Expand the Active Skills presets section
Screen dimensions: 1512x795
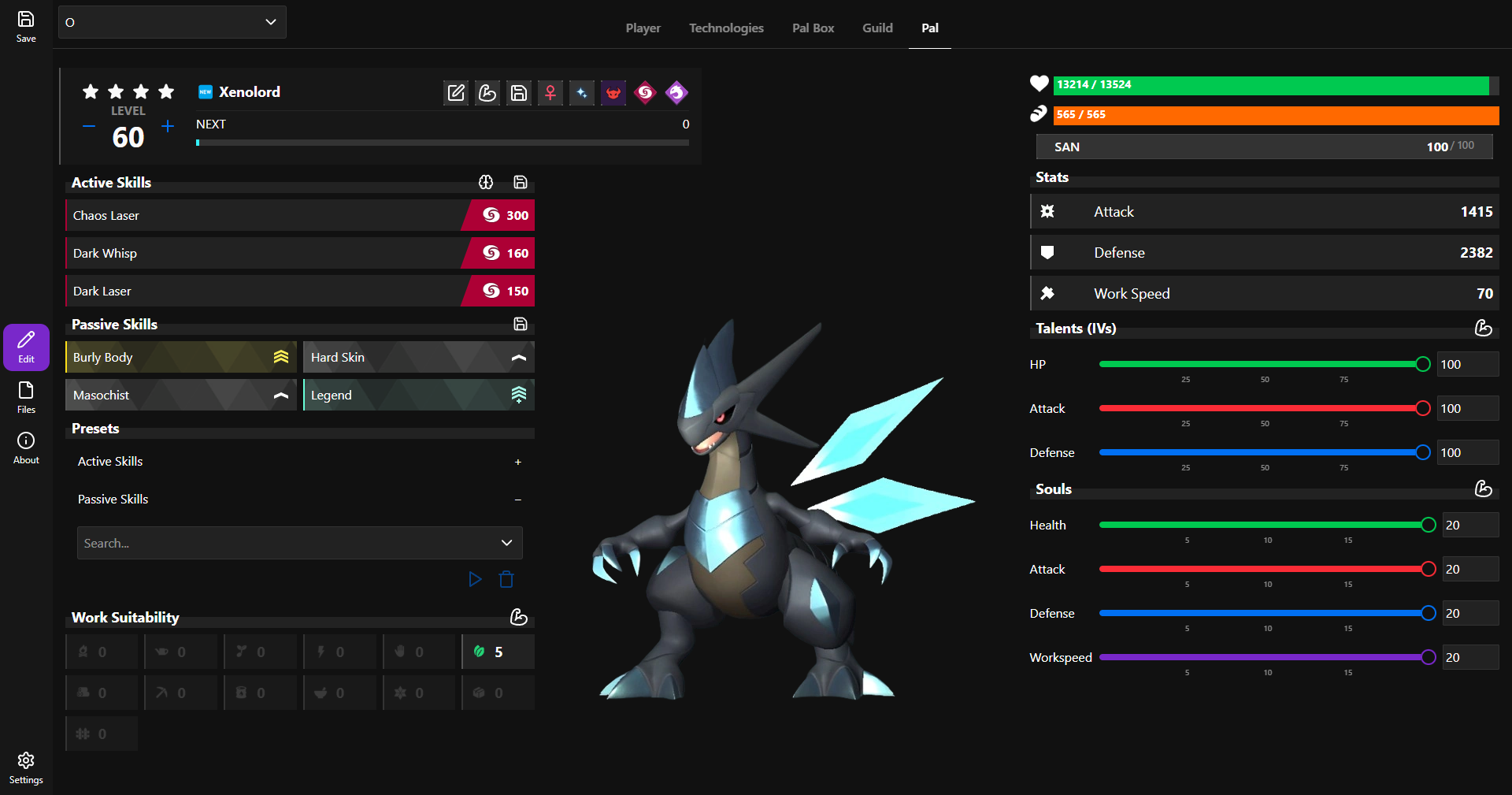517,462
